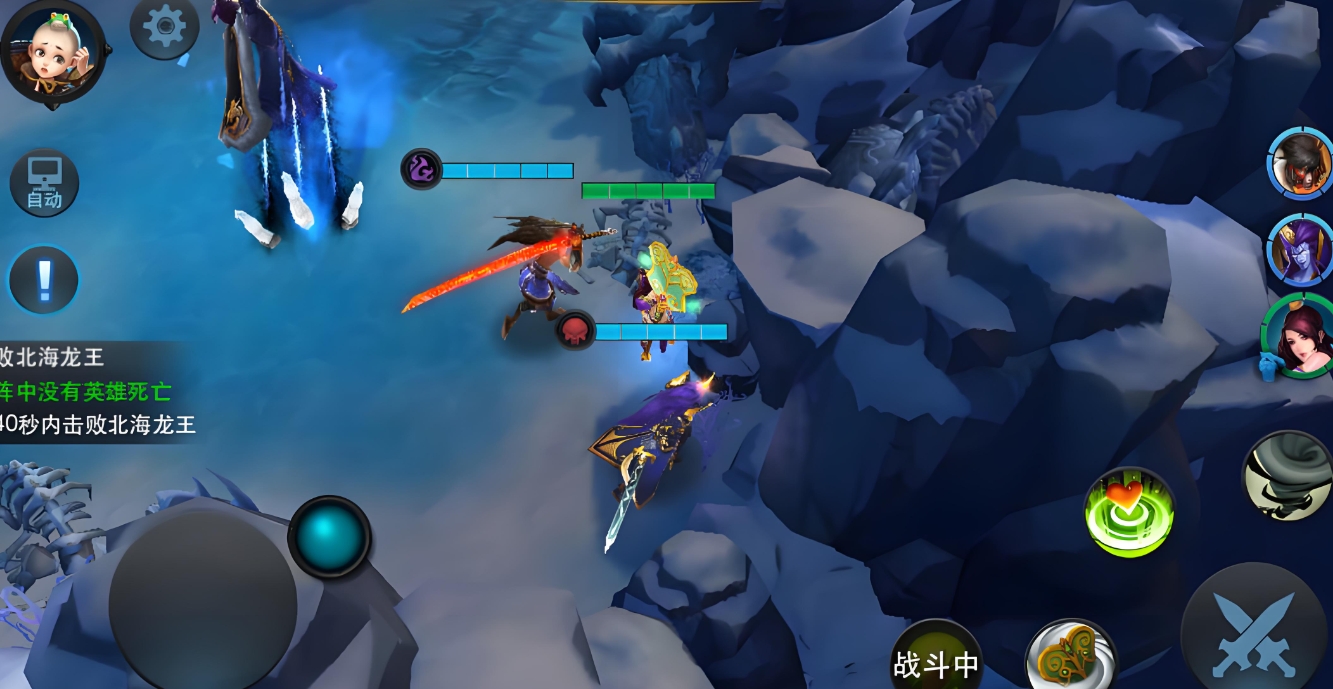This screenshot has width=1333, height=689.
Task: Open the settings gear menu
Action: coord(164,28)
